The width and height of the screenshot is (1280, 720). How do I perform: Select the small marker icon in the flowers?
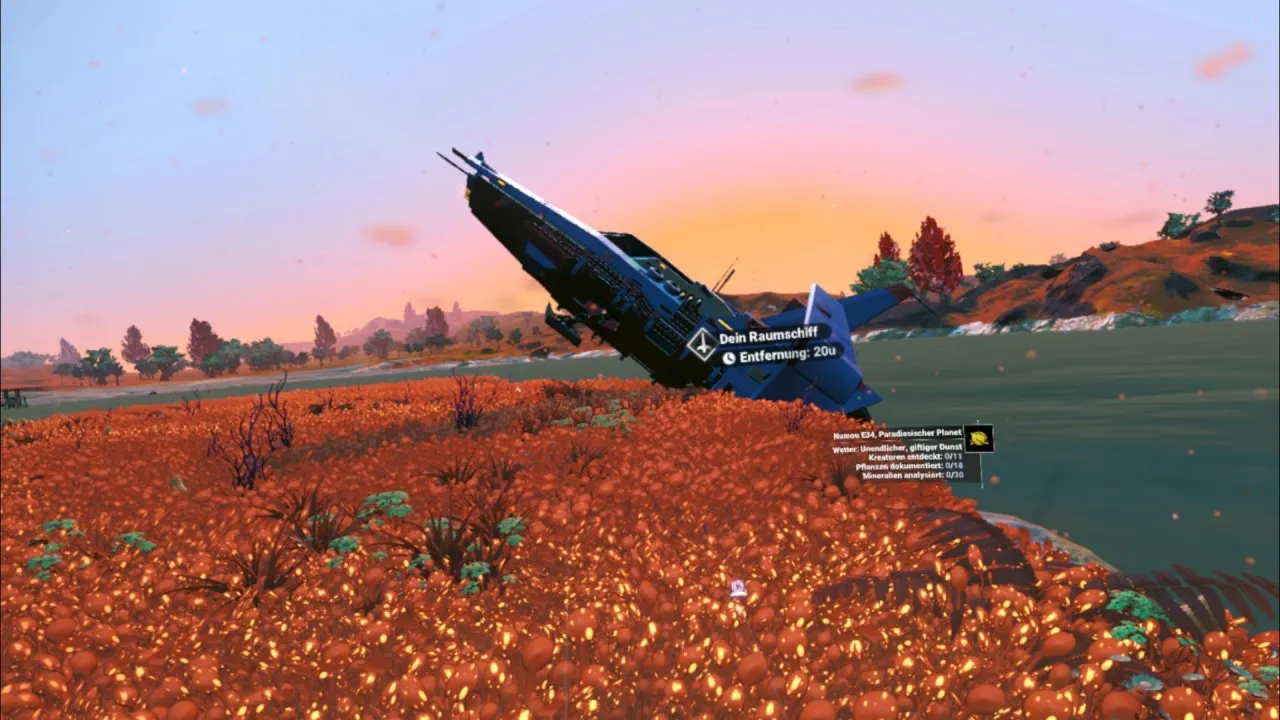click(x=738, y=589)
